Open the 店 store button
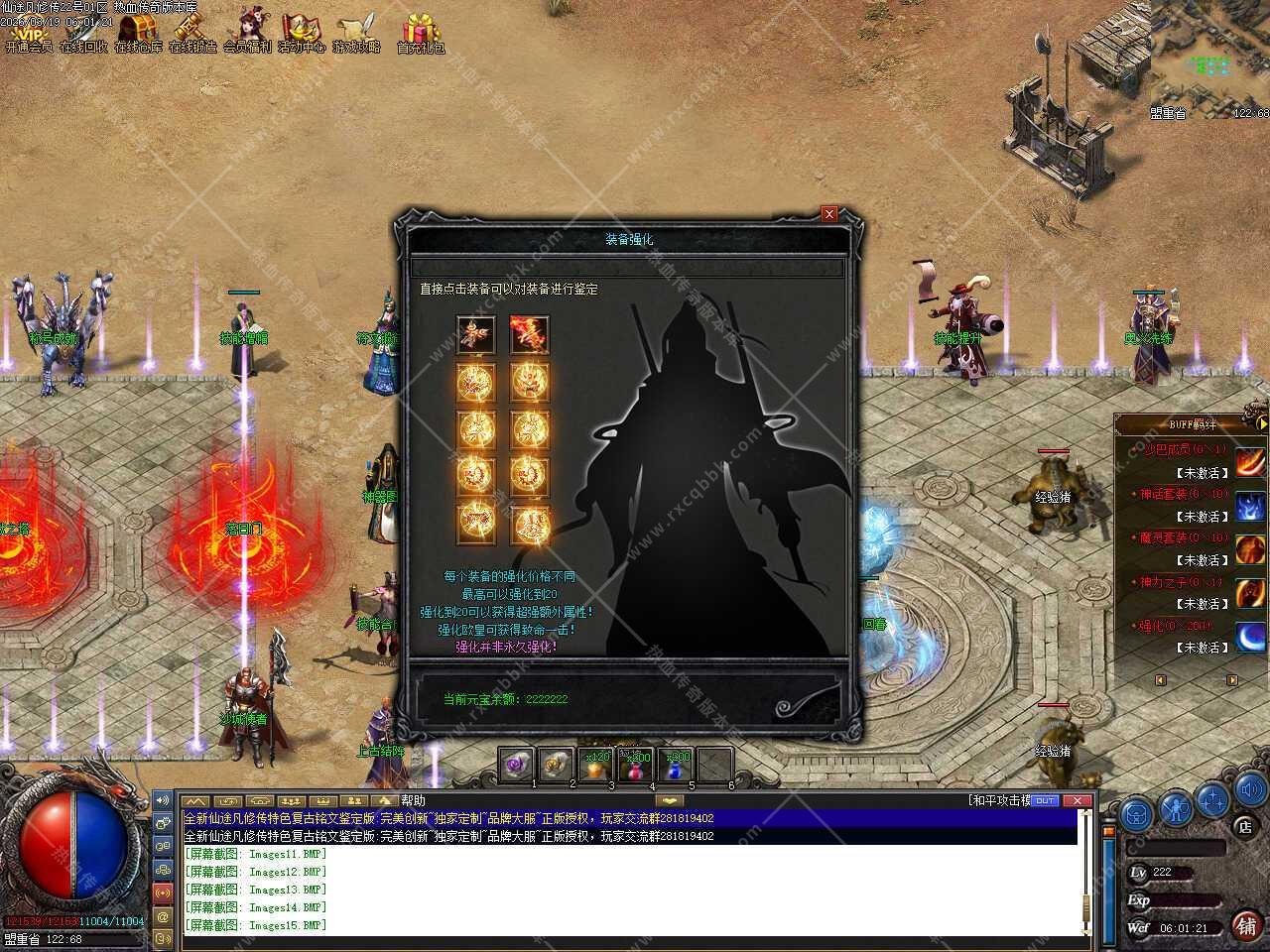 pyautogui.click(x=1244, y=826)
